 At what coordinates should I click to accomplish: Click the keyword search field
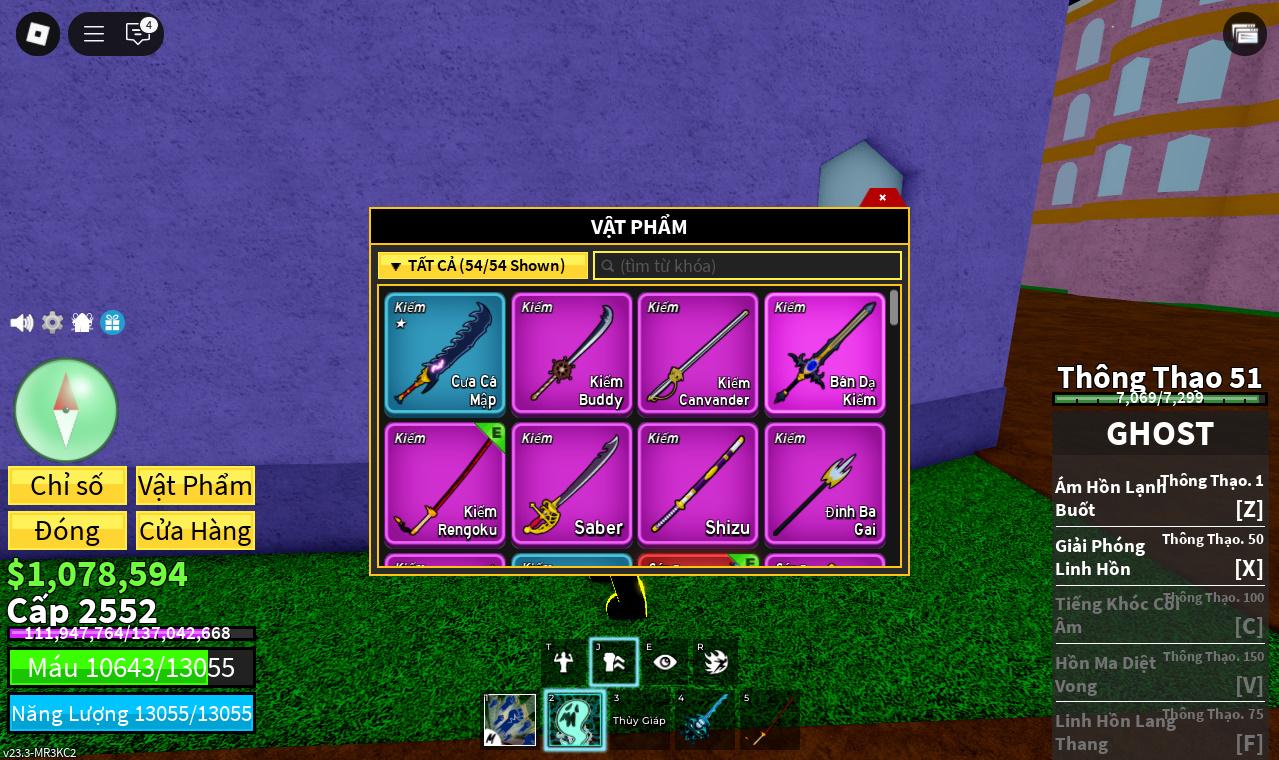coord(748,266)
